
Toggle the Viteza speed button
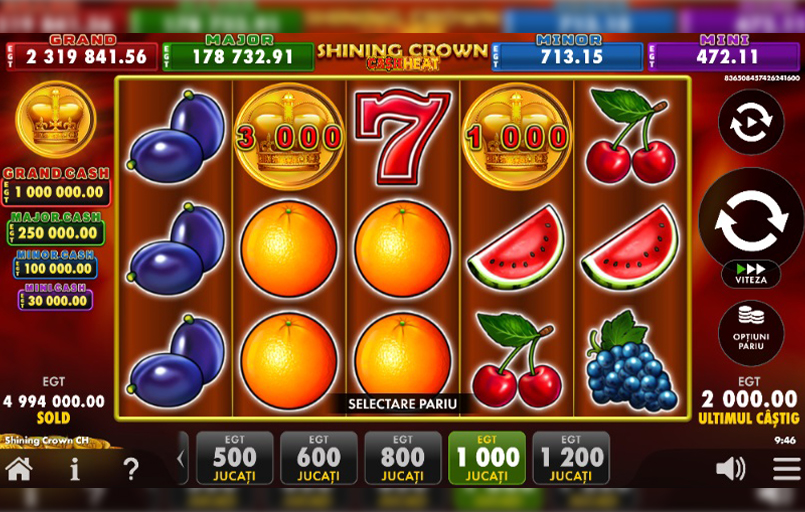[751, 274]
